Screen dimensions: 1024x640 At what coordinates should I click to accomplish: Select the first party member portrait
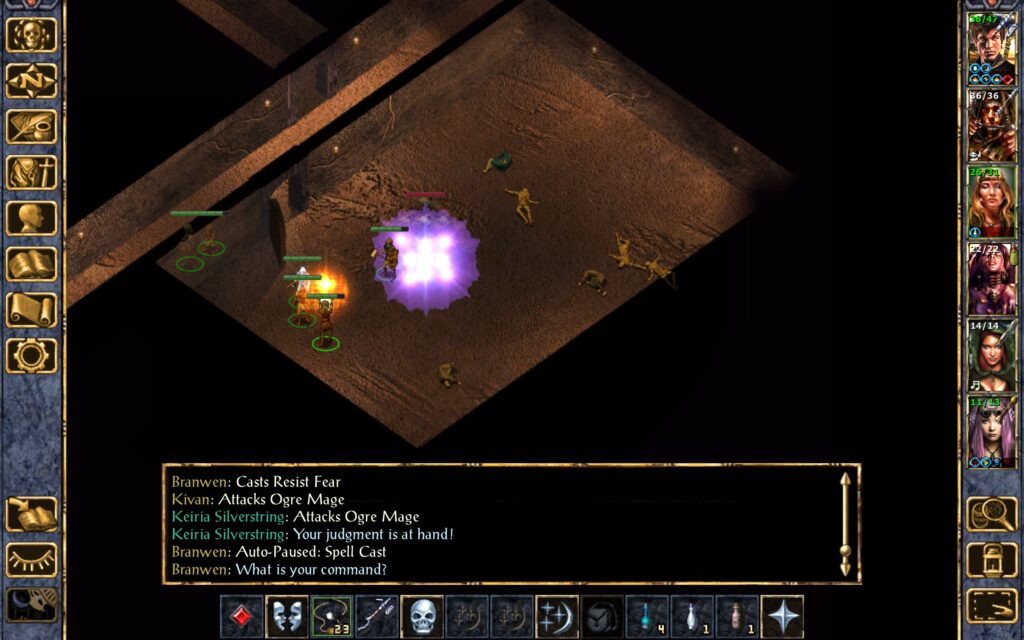pos(991,48)
